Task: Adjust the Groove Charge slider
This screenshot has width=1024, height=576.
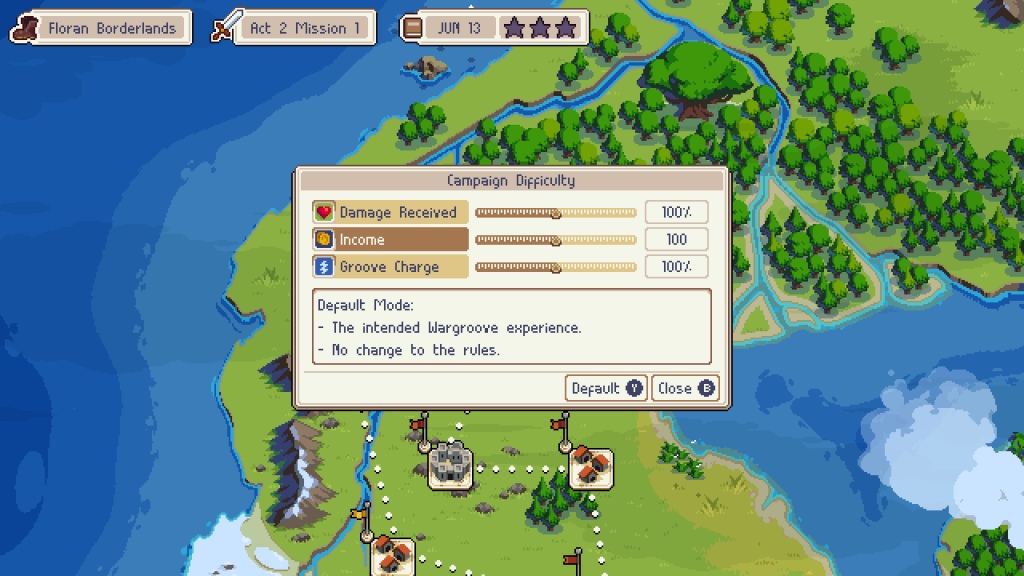Action: coord(556,267)
